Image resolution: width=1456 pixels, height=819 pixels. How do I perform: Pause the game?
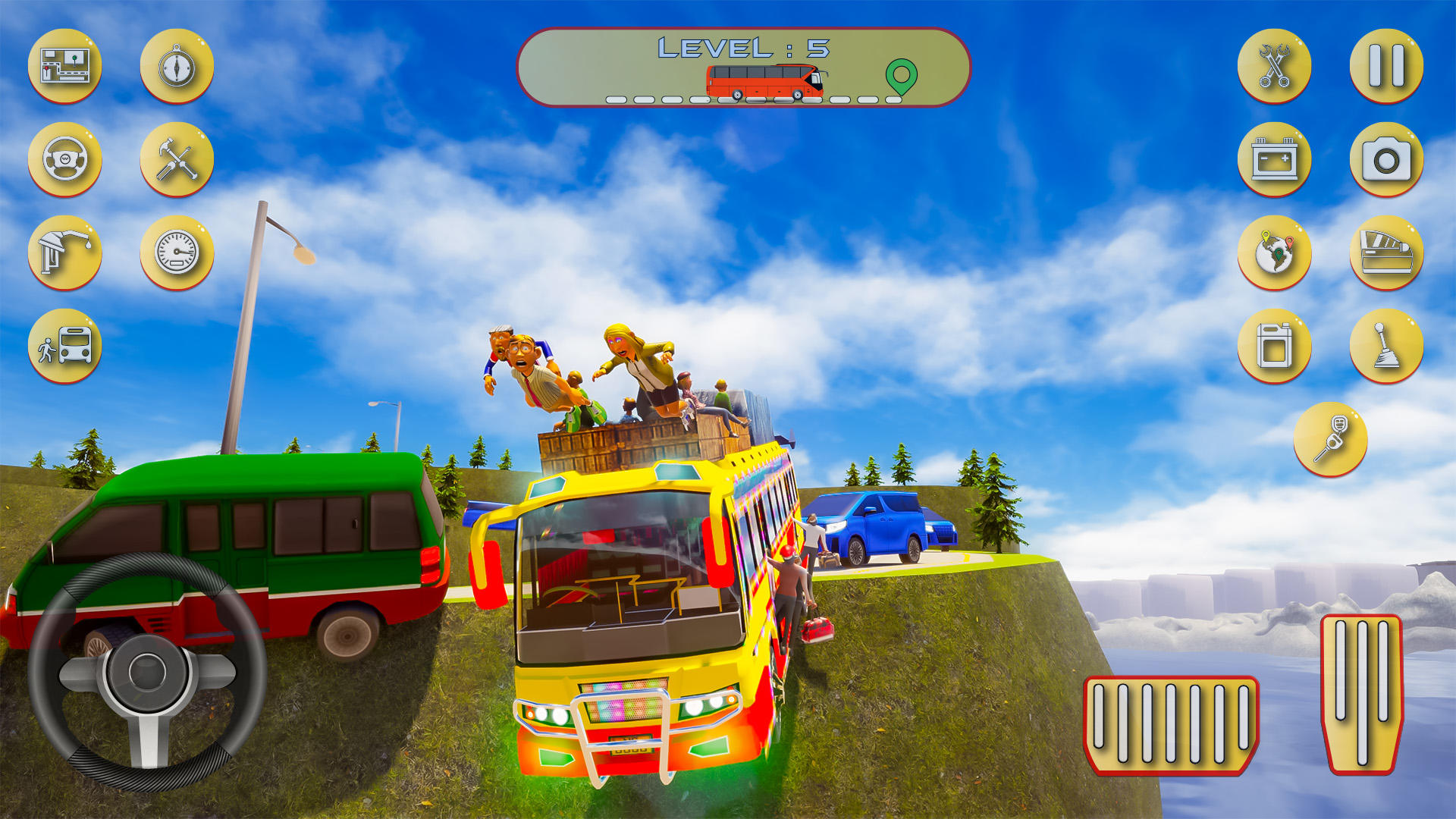click(x=1387, y=67)
